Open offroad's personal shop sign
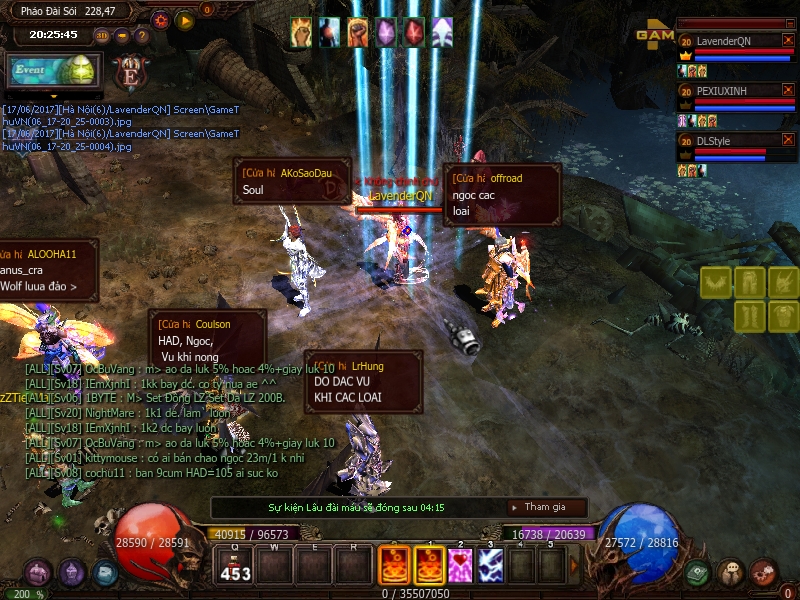This screenshot has width=800, height=600. point(502,194)
